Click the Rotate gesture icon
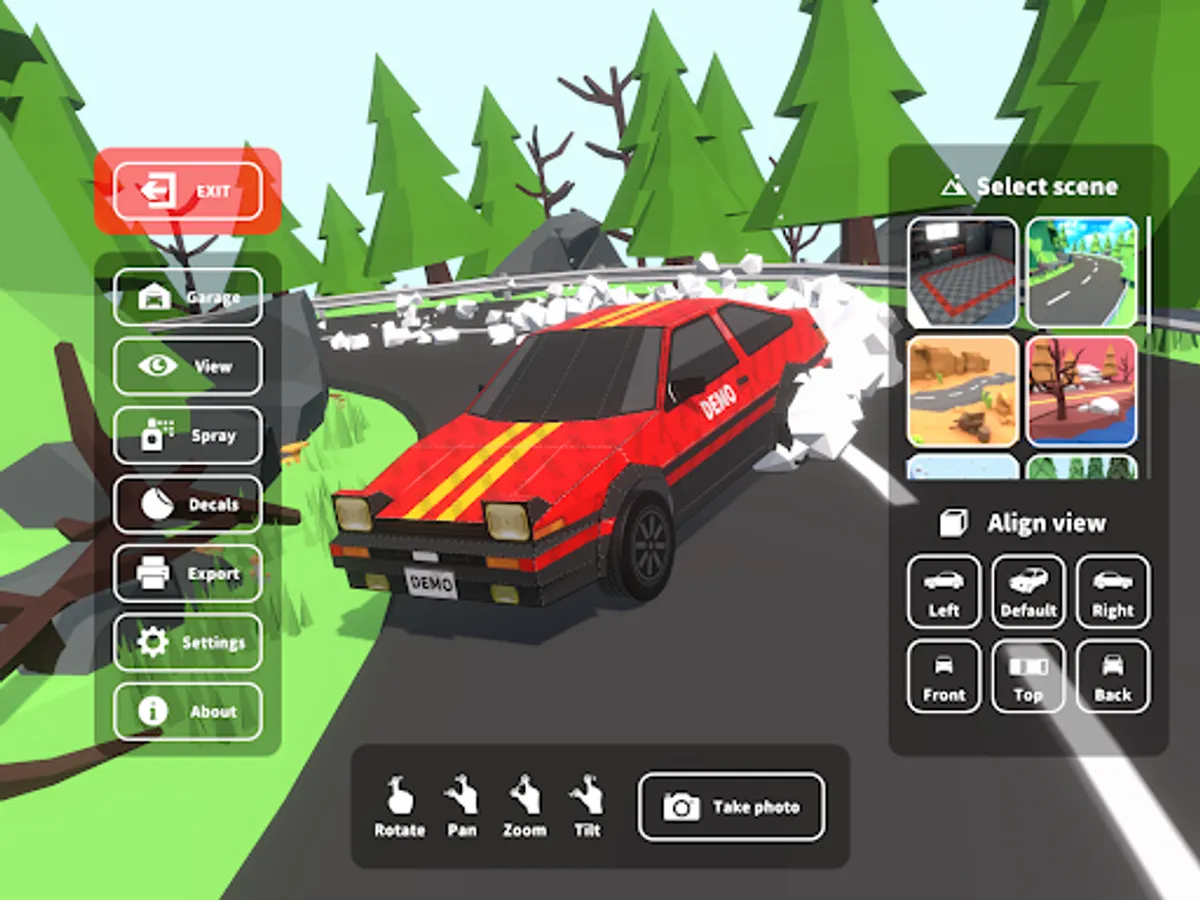 [399, 806]
